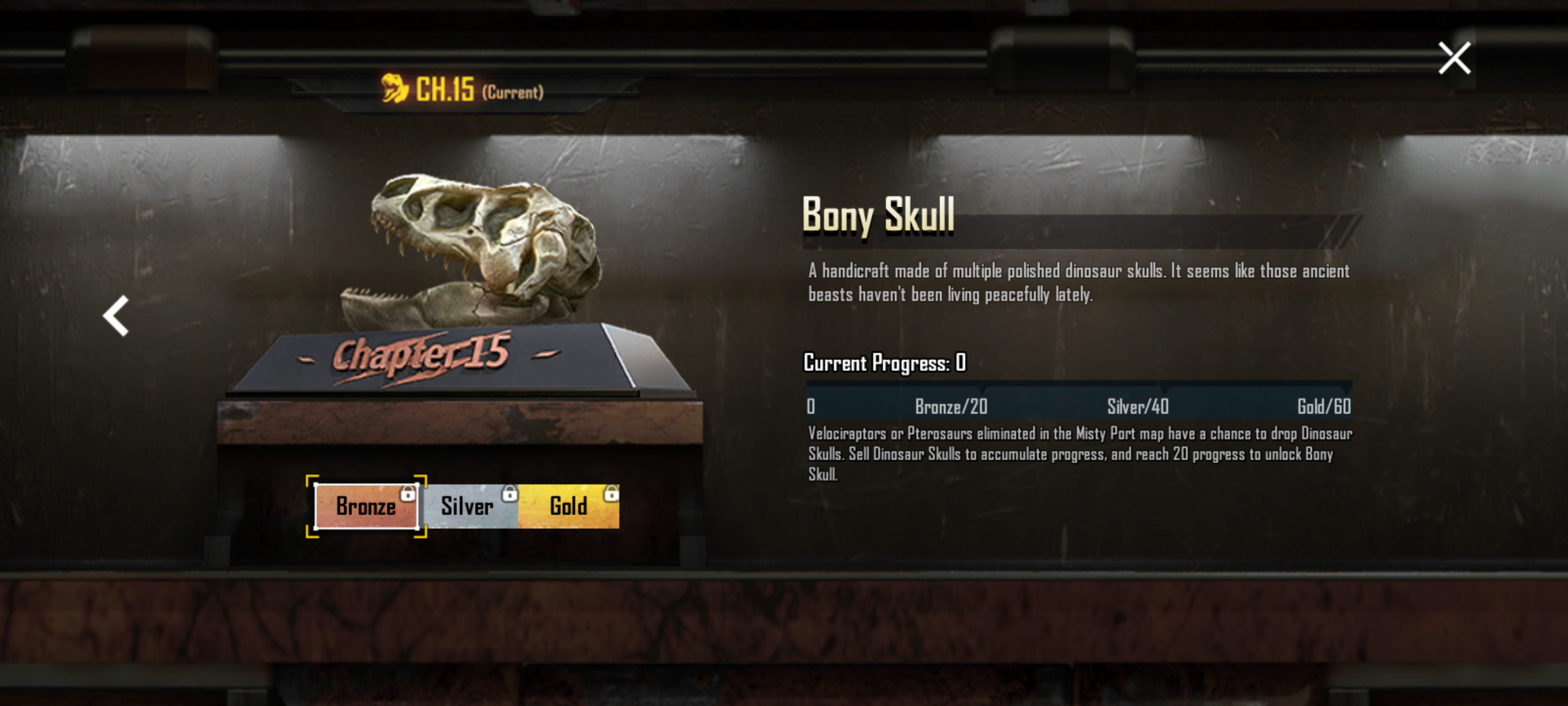Close the Bony Skull trophy screen
Screen dimensions: 1568x706
click(x=1454, y=58)
